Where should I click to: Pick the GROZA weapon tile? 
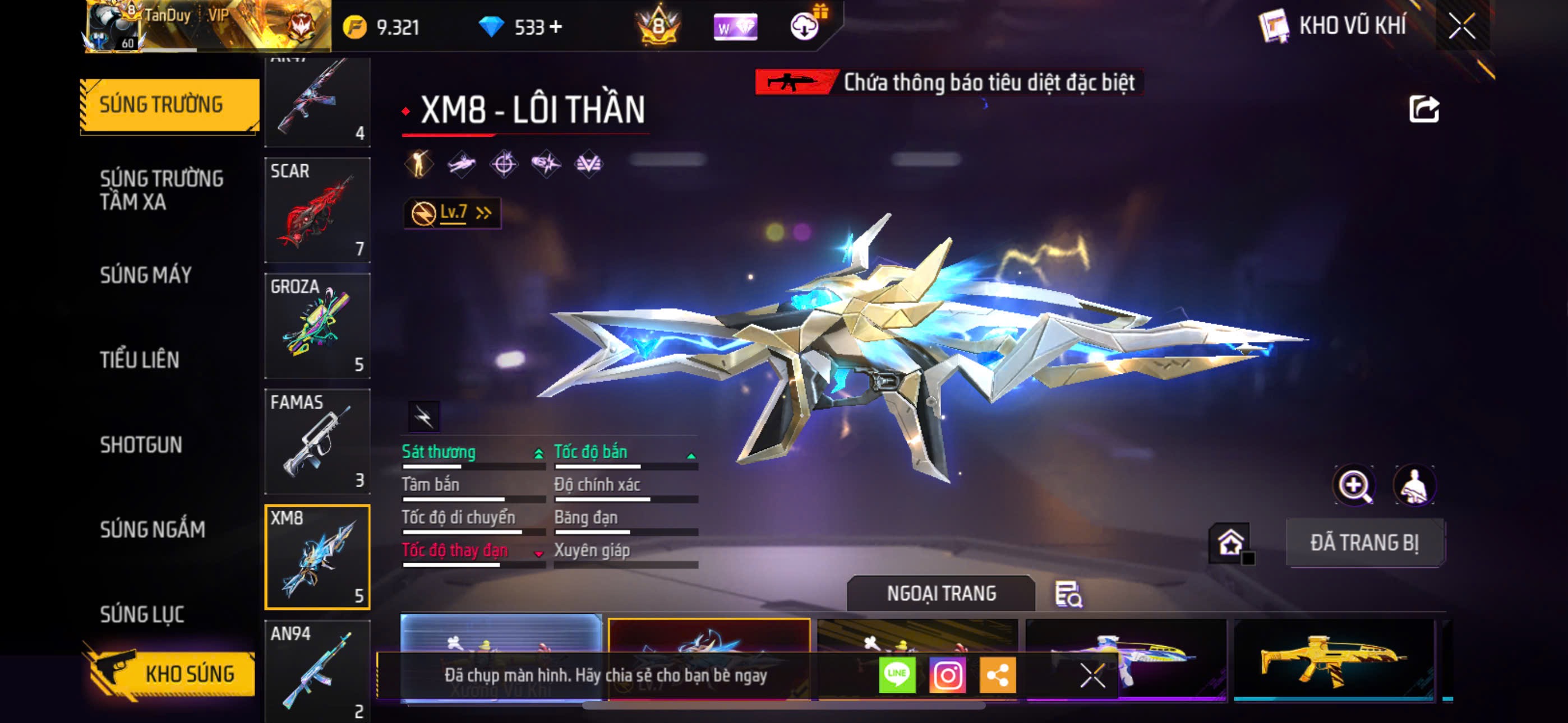tap(317, 326)
